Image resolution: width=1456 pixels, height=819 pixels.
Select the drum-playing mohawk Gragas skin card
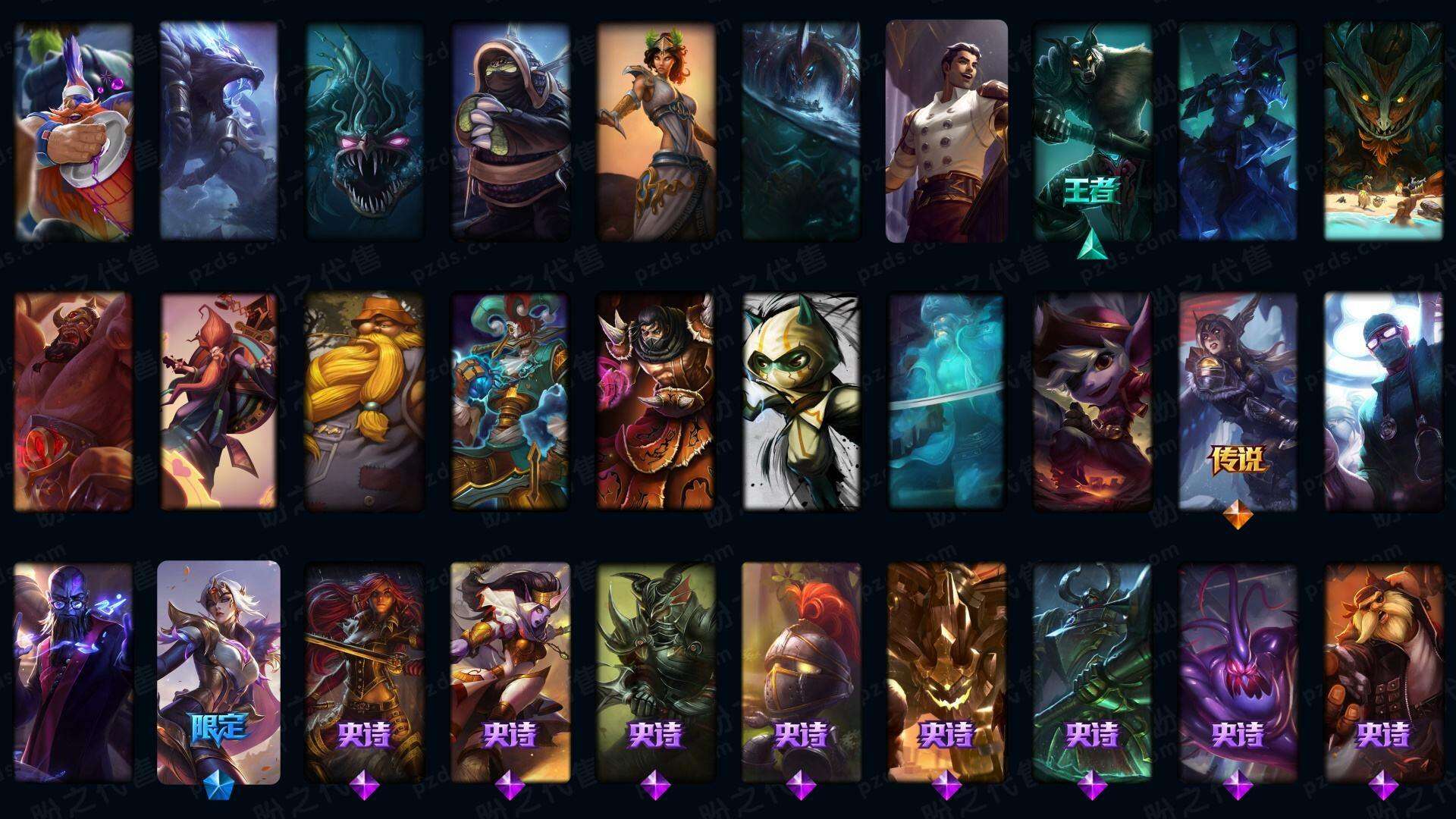coord(74,131)
